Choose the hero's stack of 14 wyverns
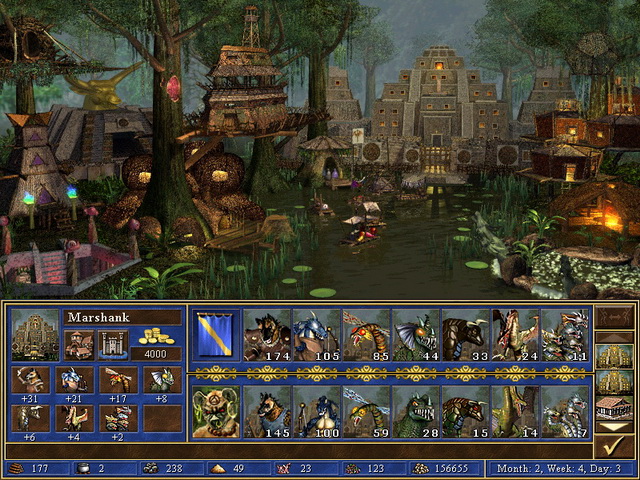Viewport: 640px width, 480px height. [x=515, y=411]
